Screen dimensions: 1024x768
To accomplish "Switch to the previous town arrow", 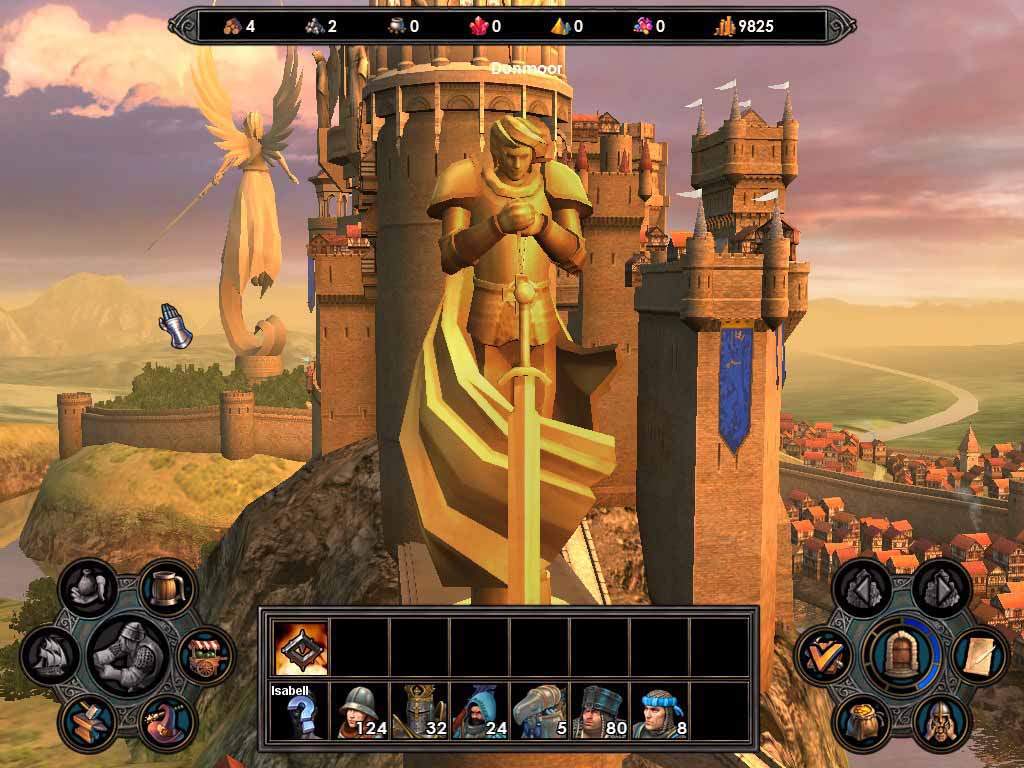I will 862,589.
